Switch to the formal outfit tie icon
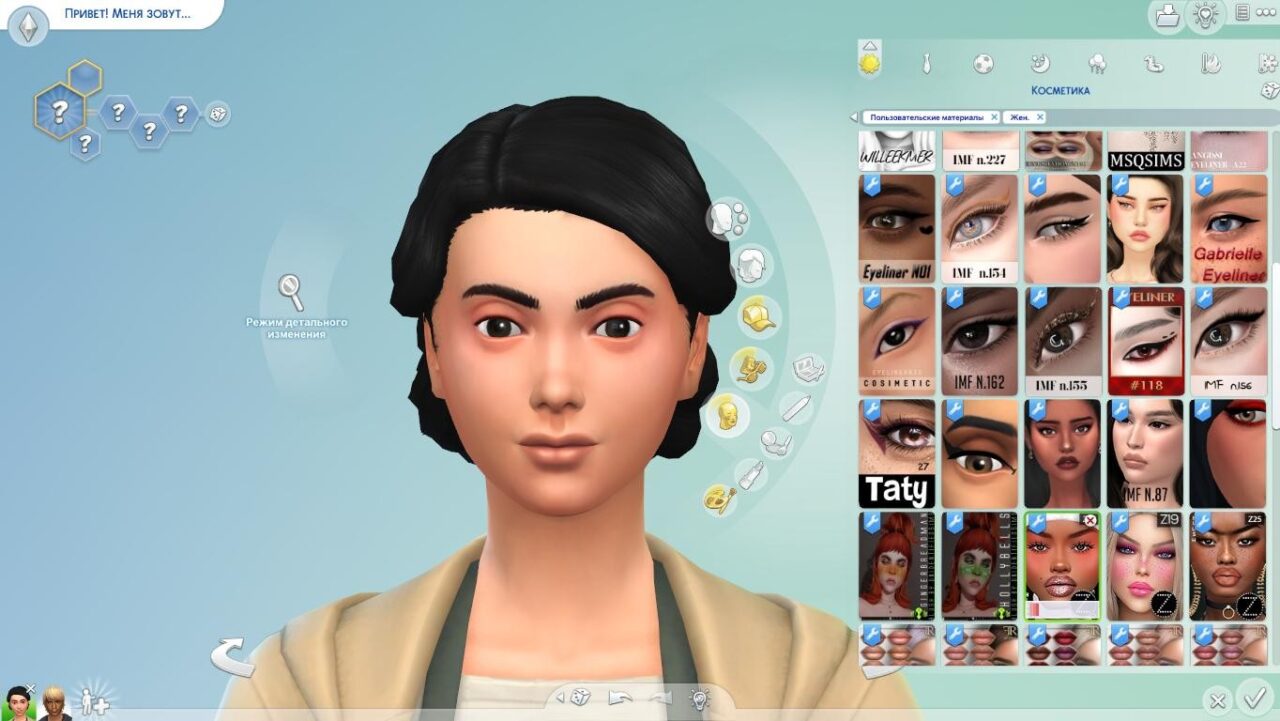The image size is (1280, 721). tap(927, 64)
